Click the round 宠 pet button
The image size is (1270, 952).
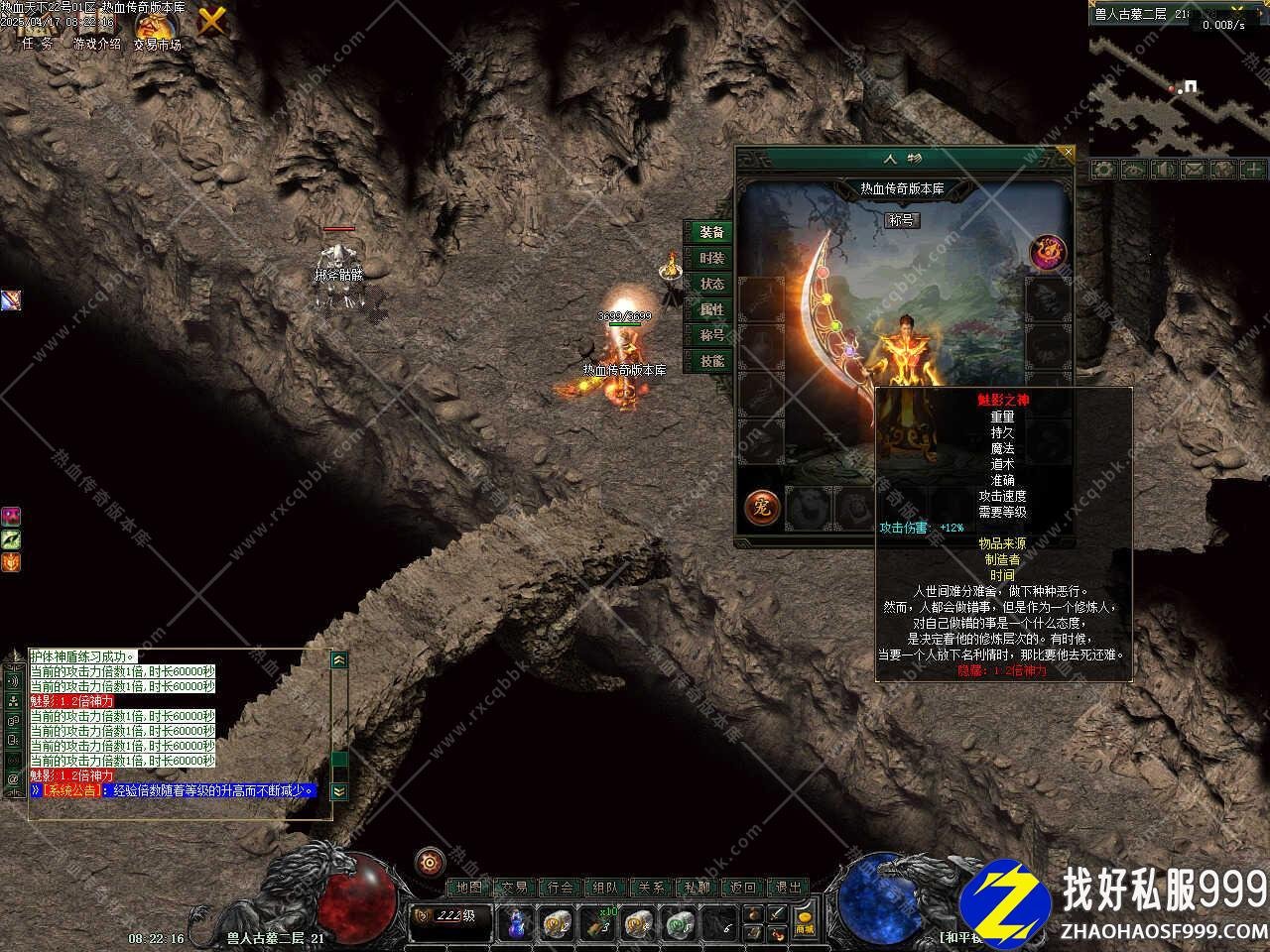pyautogui.click(x=762, y=508)
